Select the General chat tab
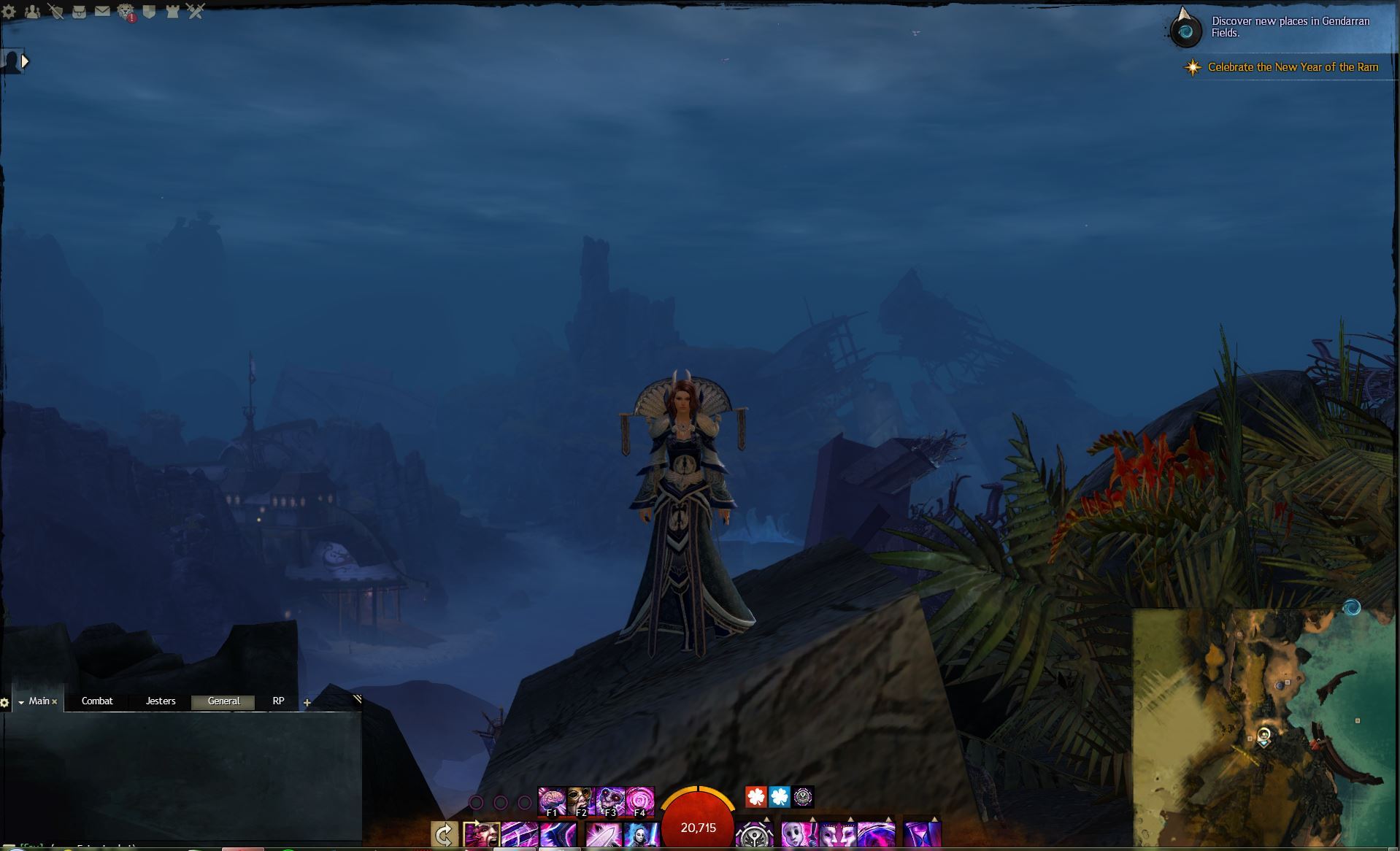 point(223,701)
